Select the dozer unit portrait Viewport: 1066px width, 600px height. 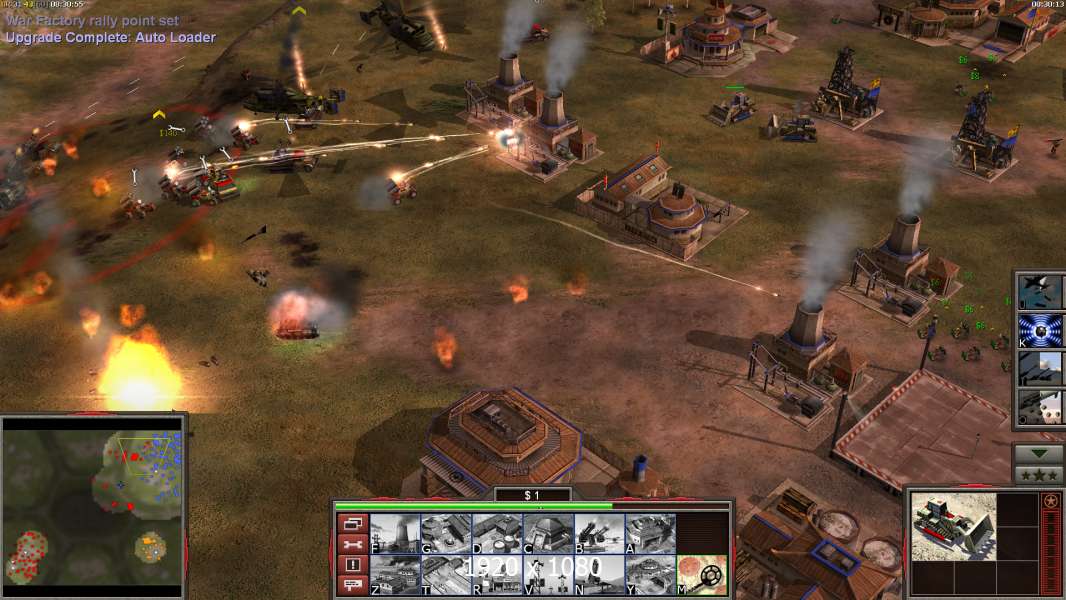point(953,526)
